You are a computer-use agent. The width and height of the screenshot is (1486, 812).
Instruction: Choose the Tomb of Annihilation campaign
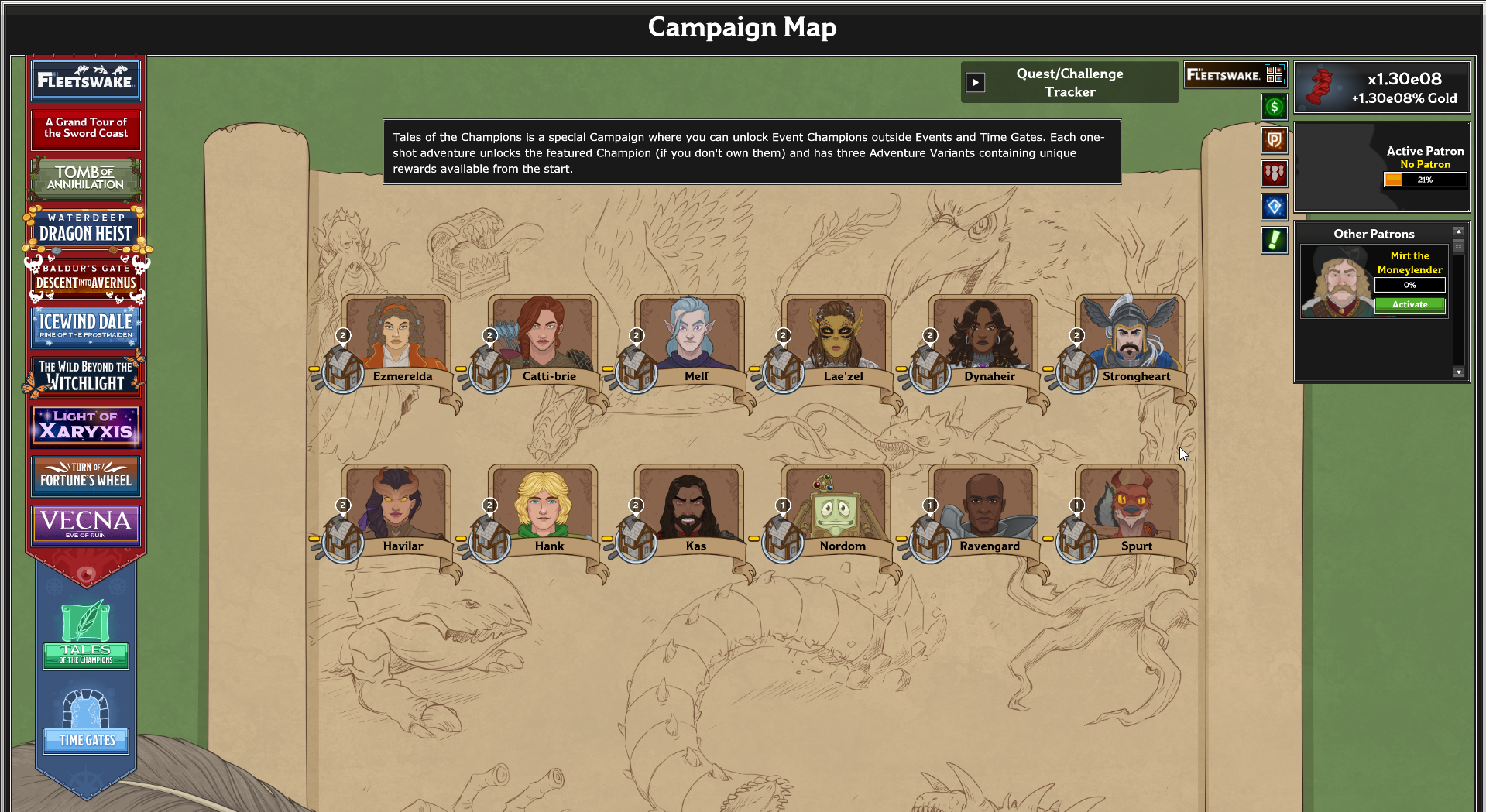click(x=85, y=178)
